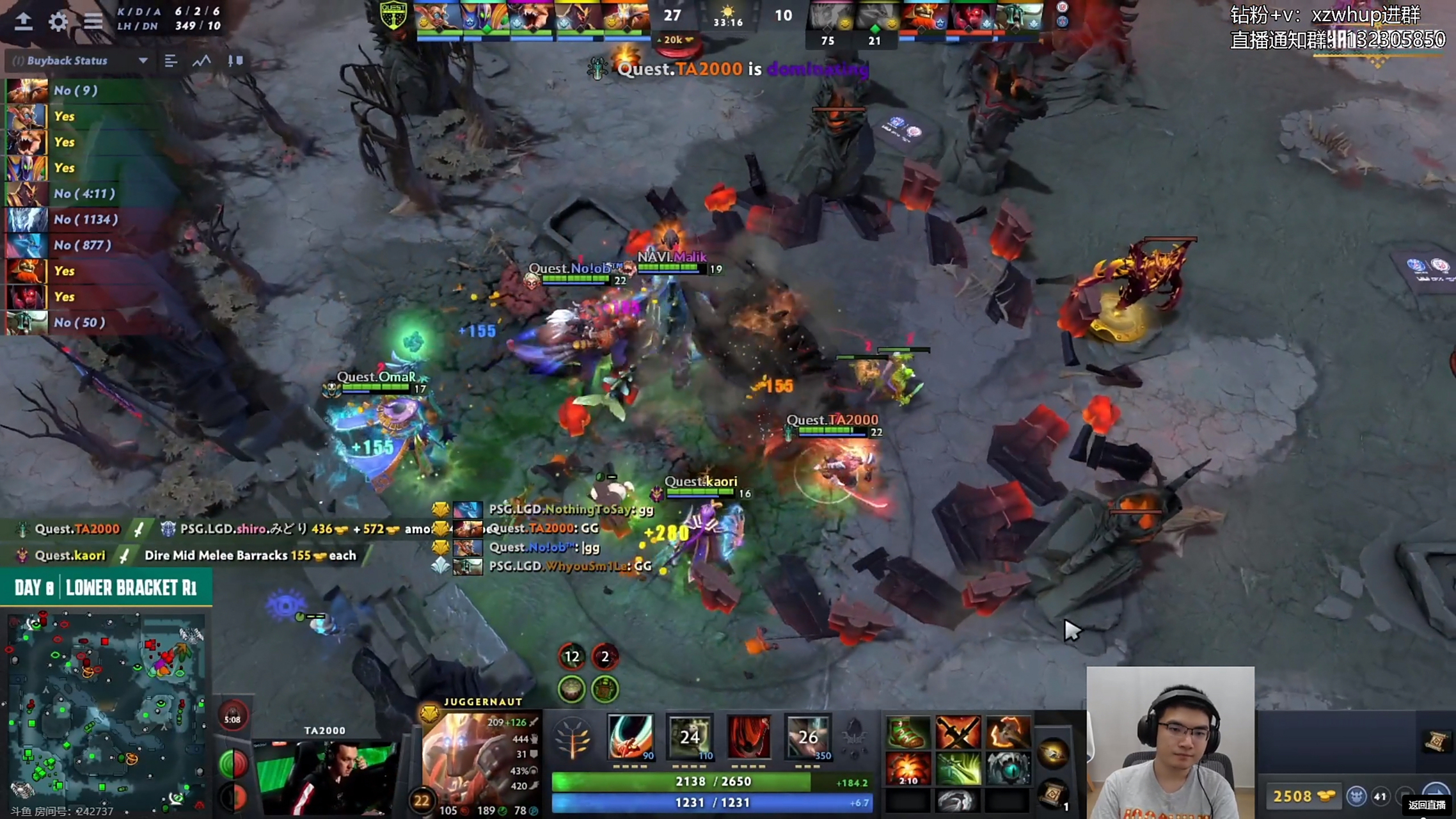The width and height of the screenshot is (1456, 819).
Task: Expand the Buyback Status dropdown
Action: (x=143, y=61)
